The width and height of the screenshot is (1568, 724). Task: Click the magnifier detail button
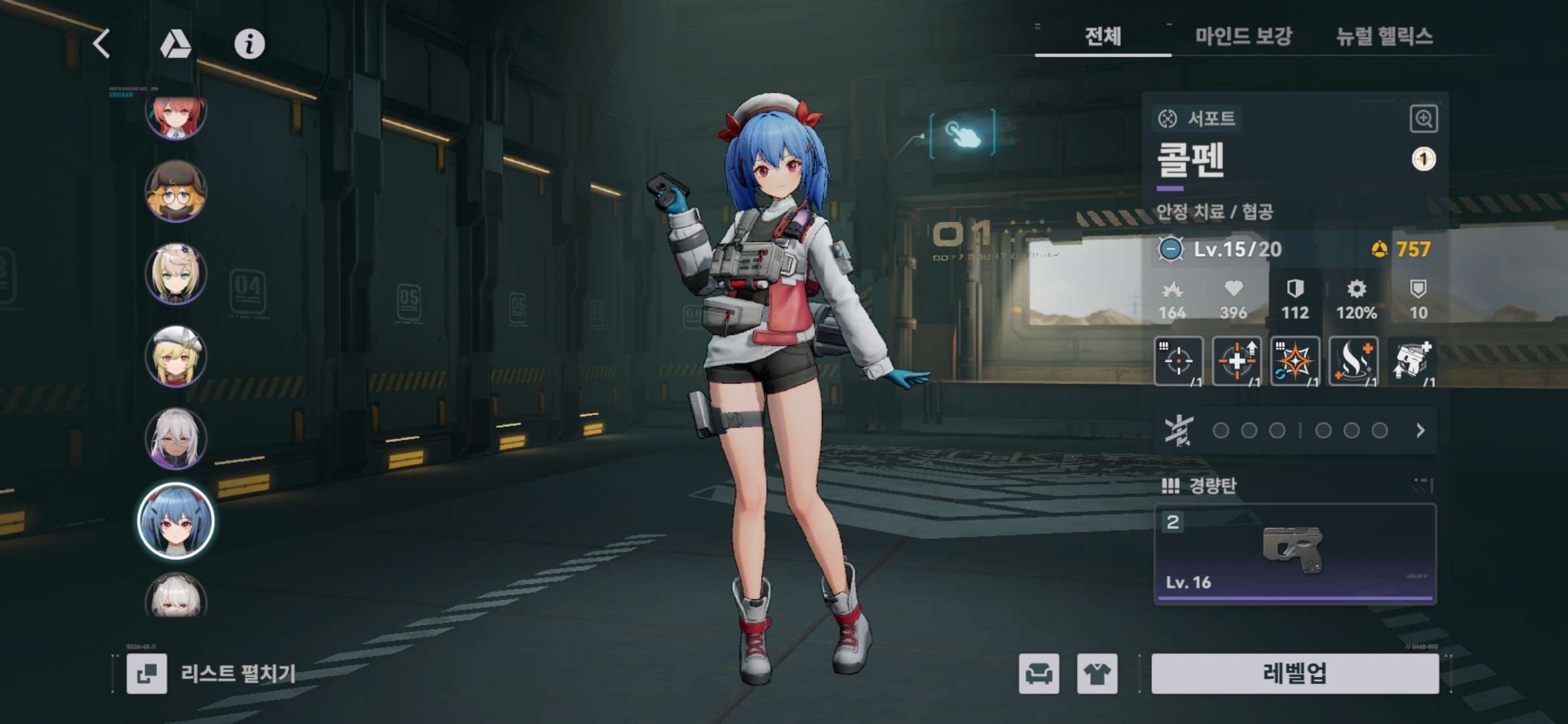coord(1423,119)
